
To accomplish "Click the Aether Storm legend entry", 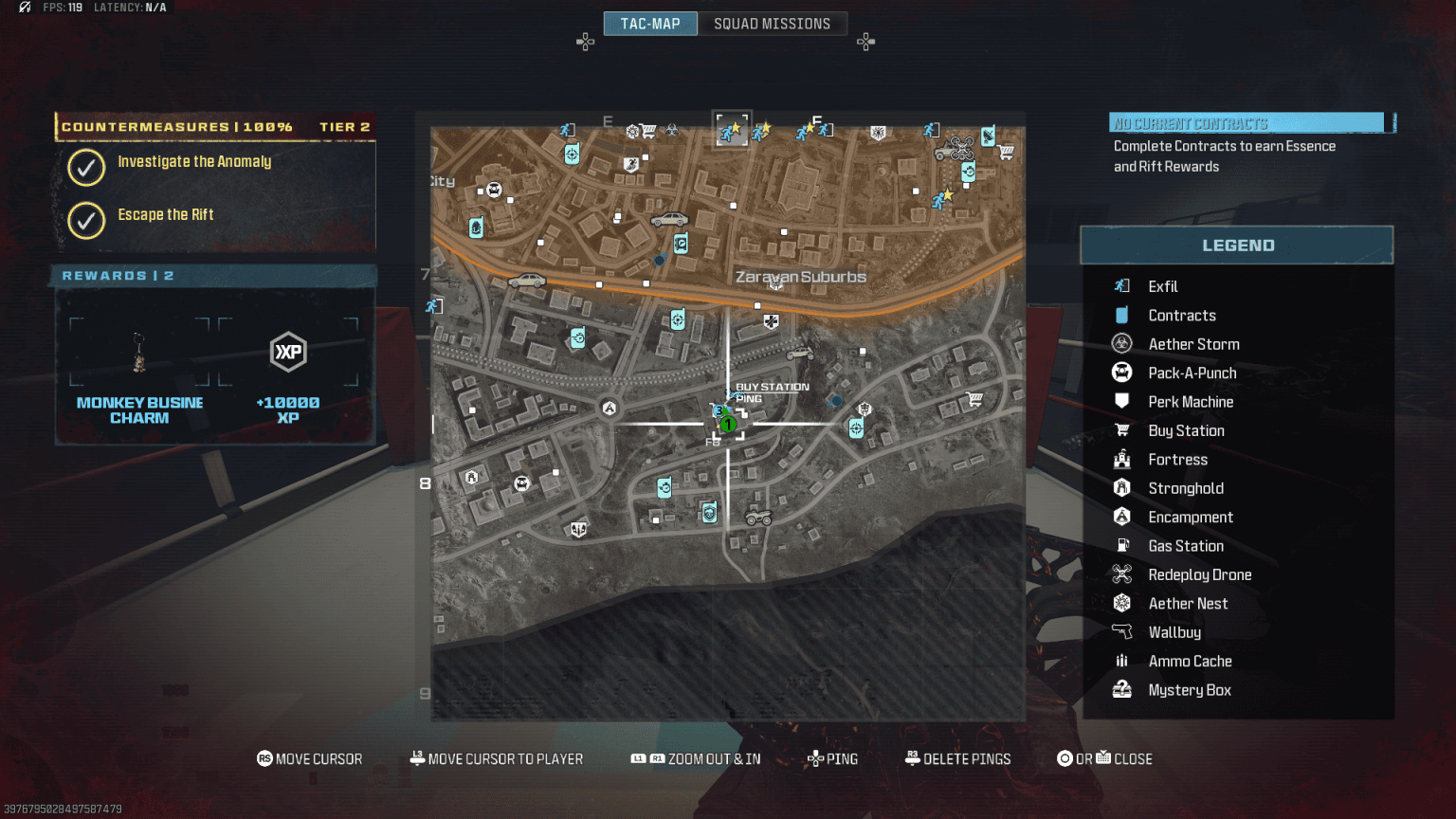I will pyautogui.click(x=1193, y=344).
